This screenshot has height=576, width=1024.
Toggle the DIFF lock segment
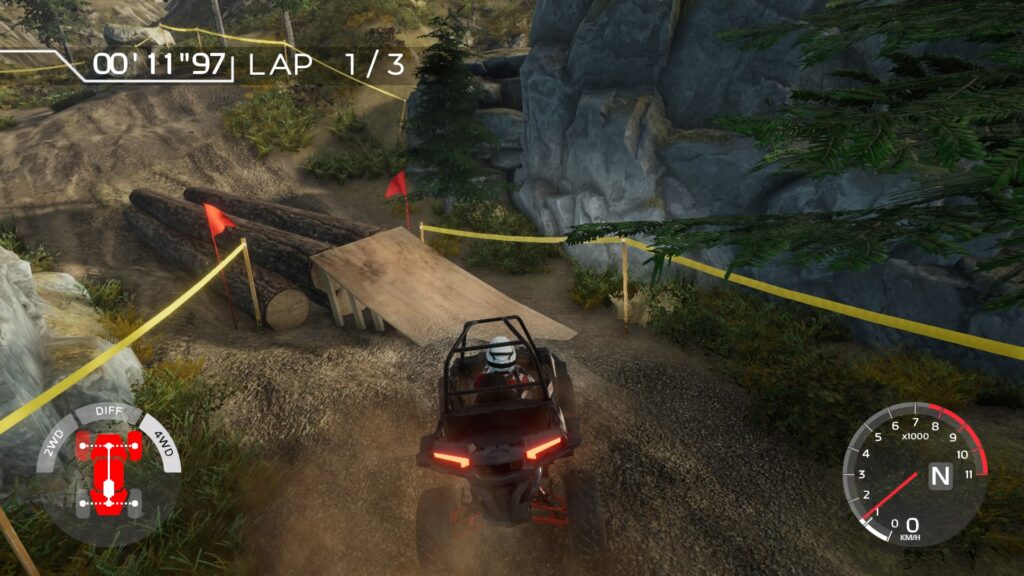[108, 411]
